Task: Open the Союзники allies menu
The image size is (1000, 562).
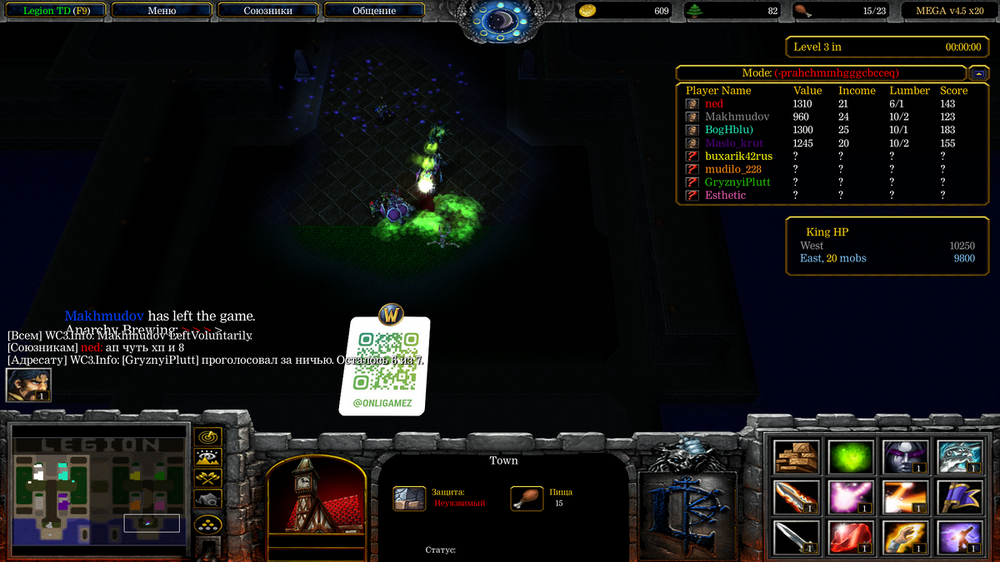Action: [267, 11]
